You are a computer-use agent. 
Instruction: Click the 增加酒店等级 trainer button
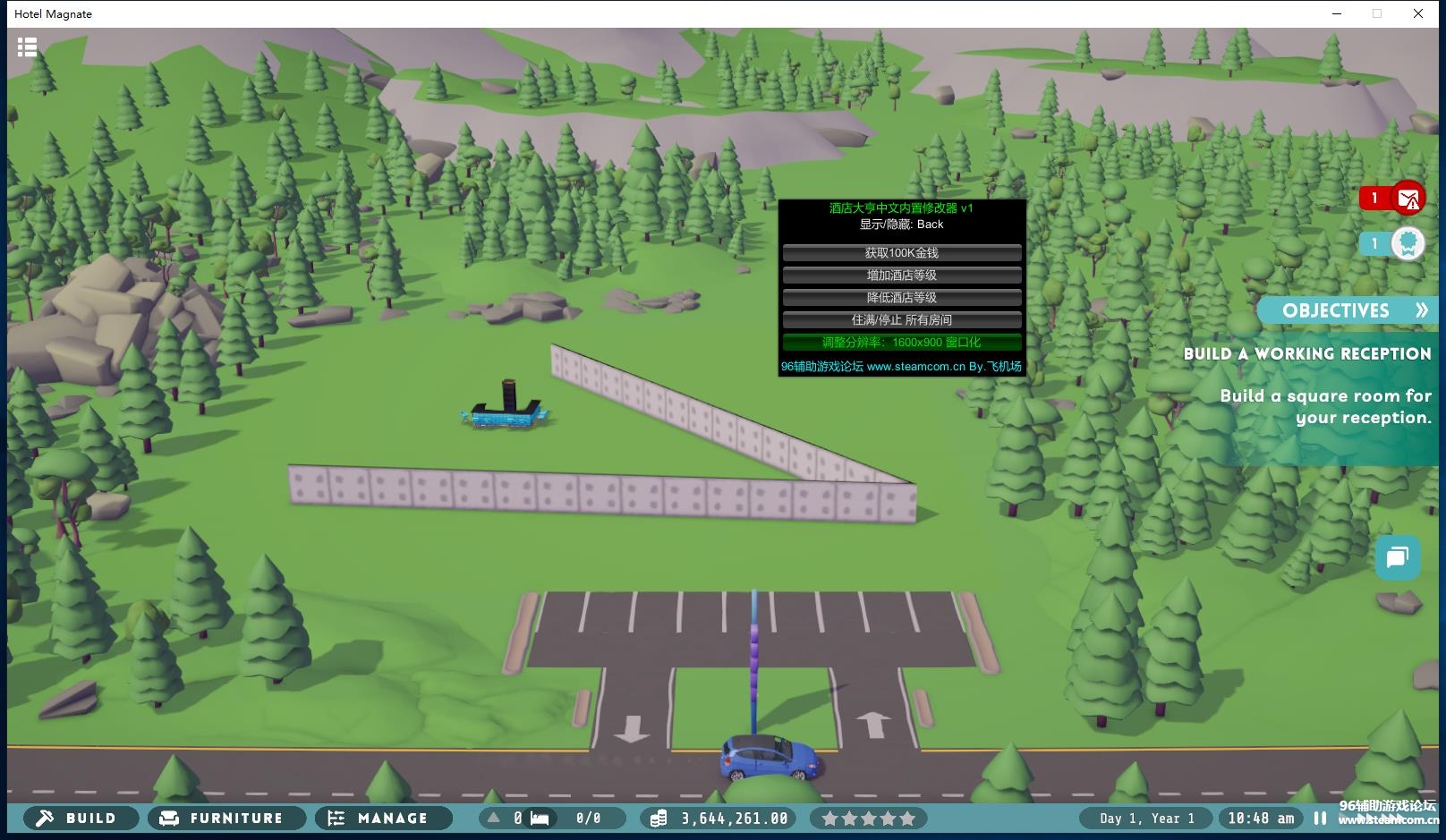click(x=902, y=276)
